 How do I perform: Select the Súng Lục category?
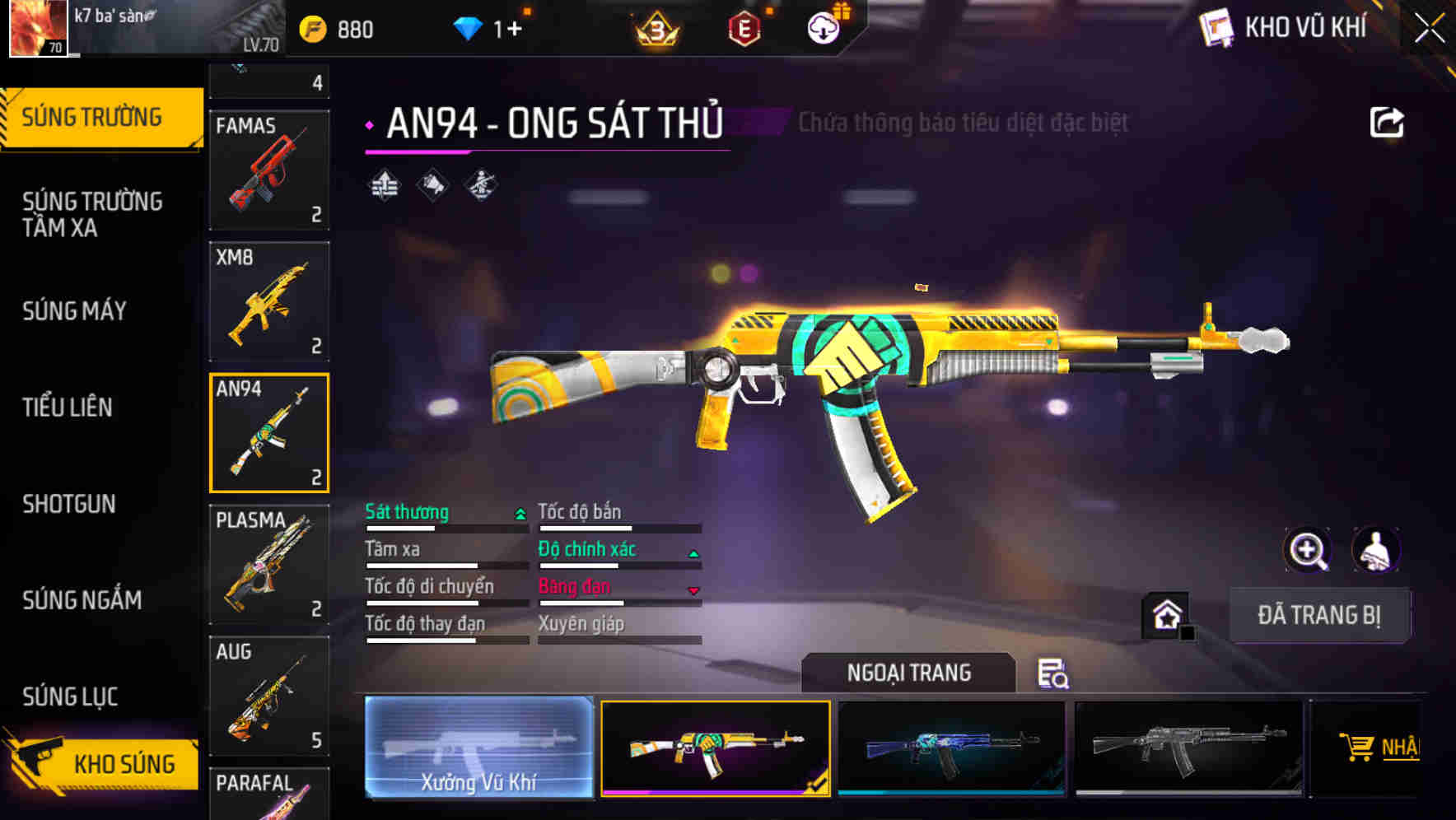click(x=70, y=697)
